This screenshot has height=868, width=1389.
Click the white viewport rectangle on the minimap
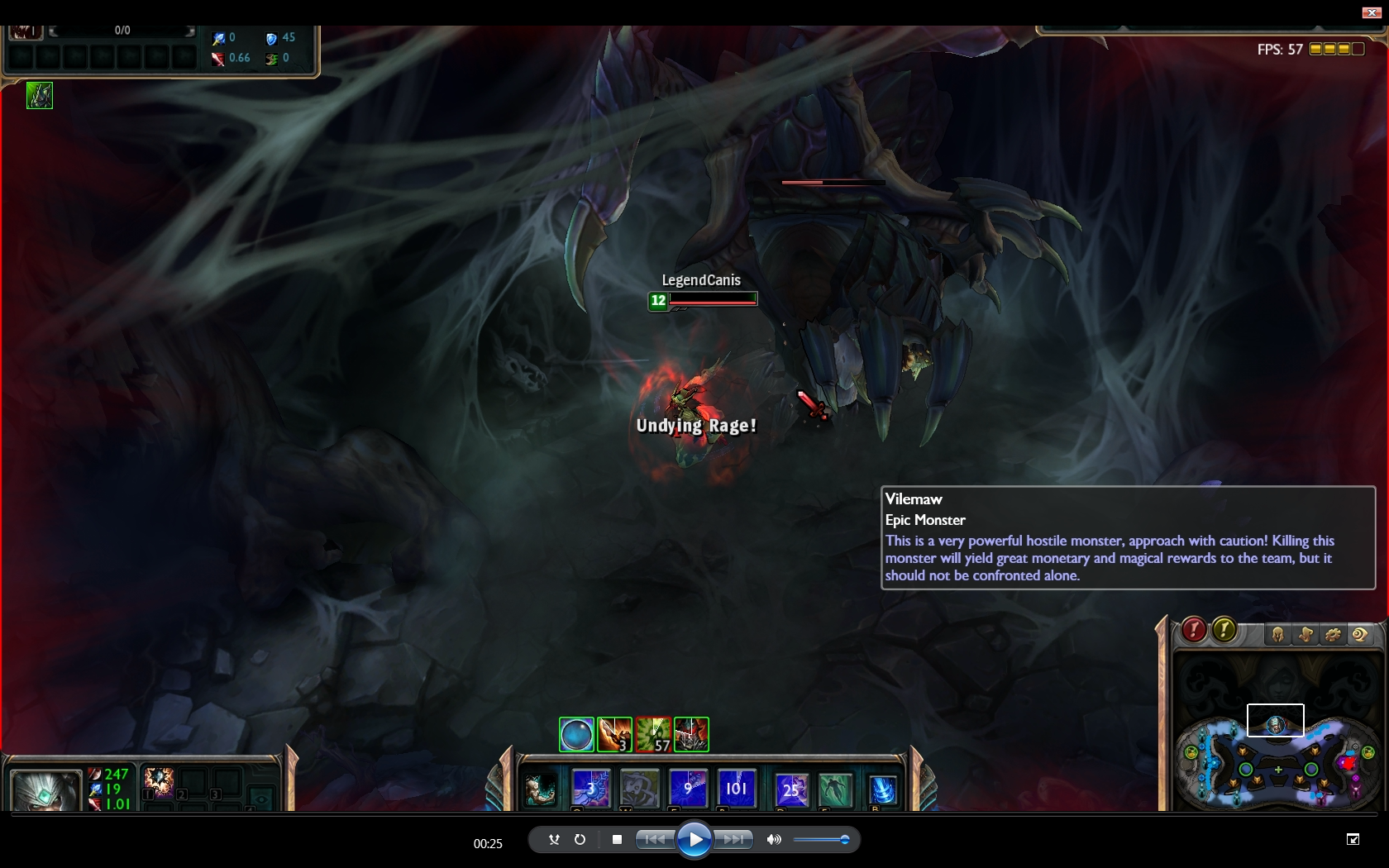click(1276, 720)
